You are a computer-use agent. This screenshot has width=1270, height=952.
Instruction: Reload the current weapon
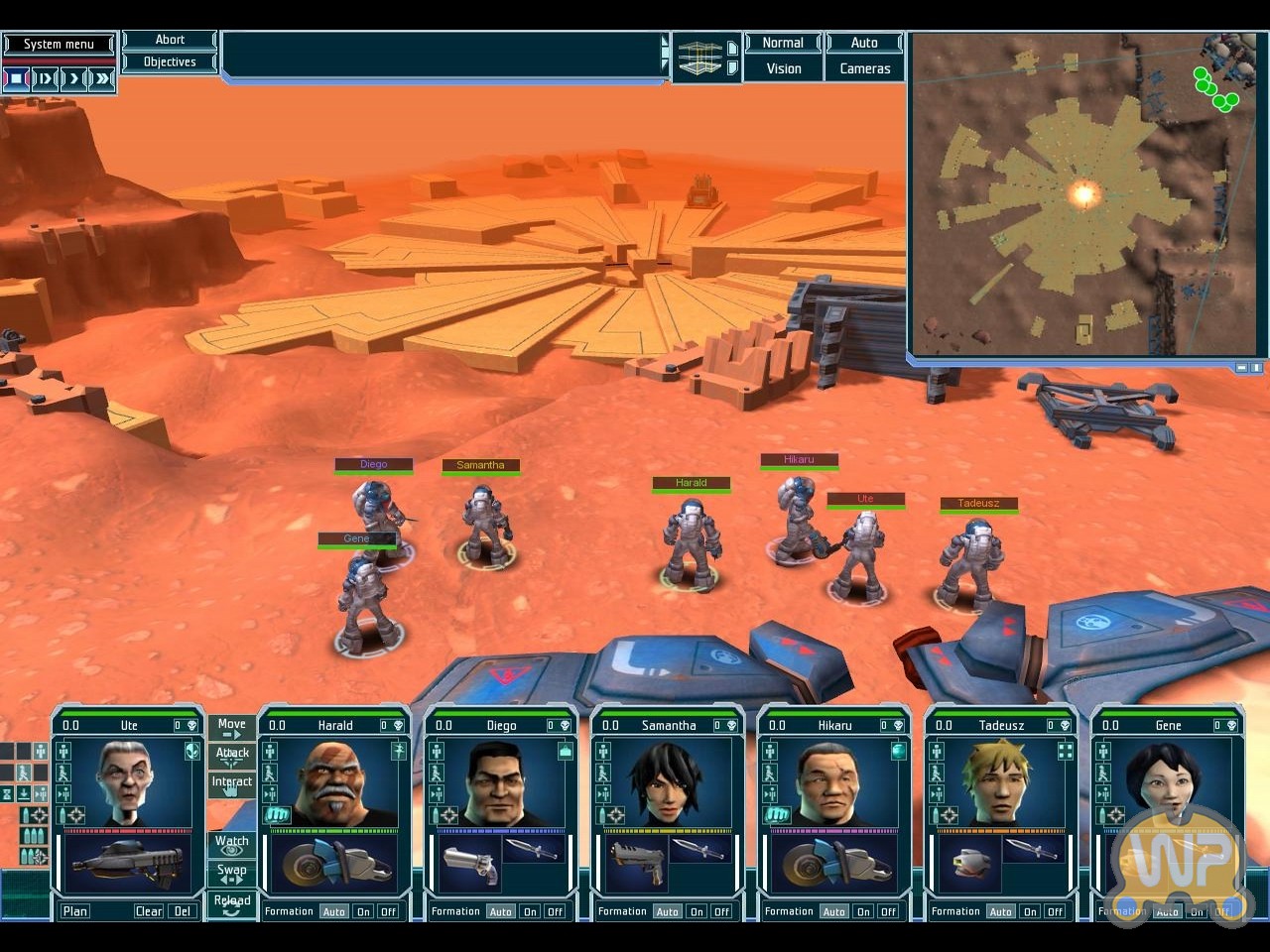click(231, 903)
